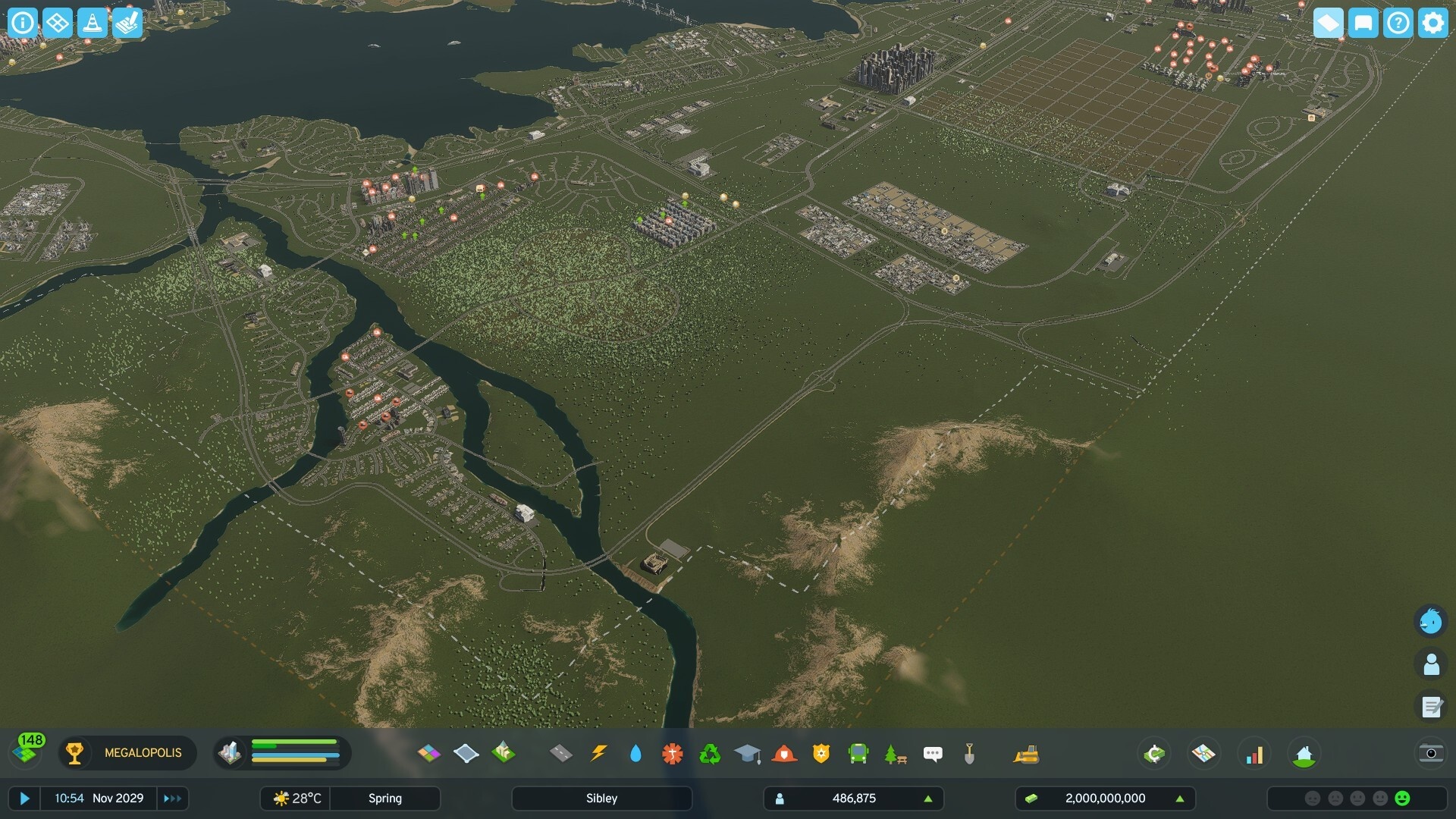
Task: Select the education graduation cap menu
Action: (747, 753)
